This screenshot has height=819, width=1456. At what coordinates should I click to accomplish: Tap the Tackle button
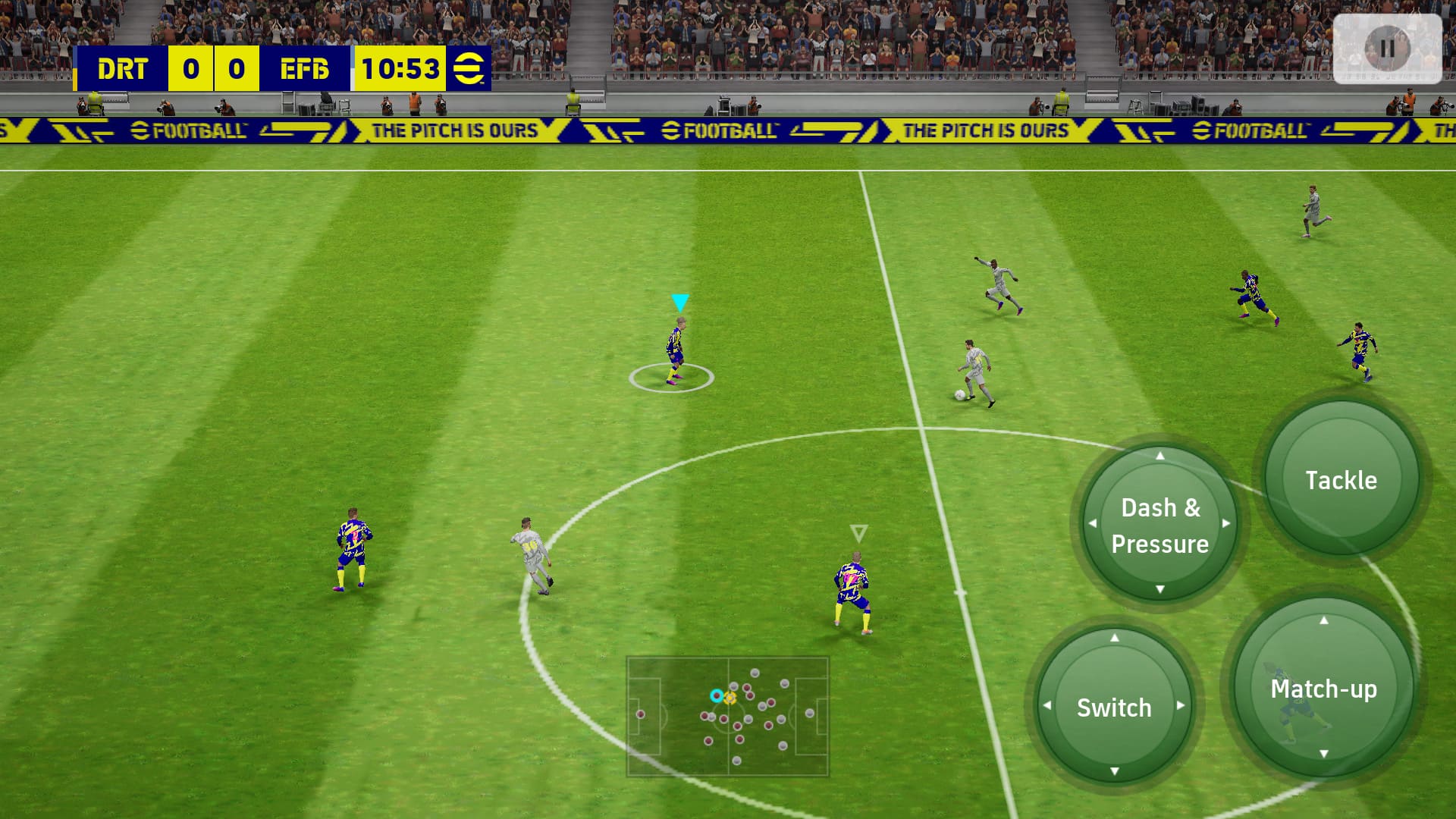[1341, 479]
